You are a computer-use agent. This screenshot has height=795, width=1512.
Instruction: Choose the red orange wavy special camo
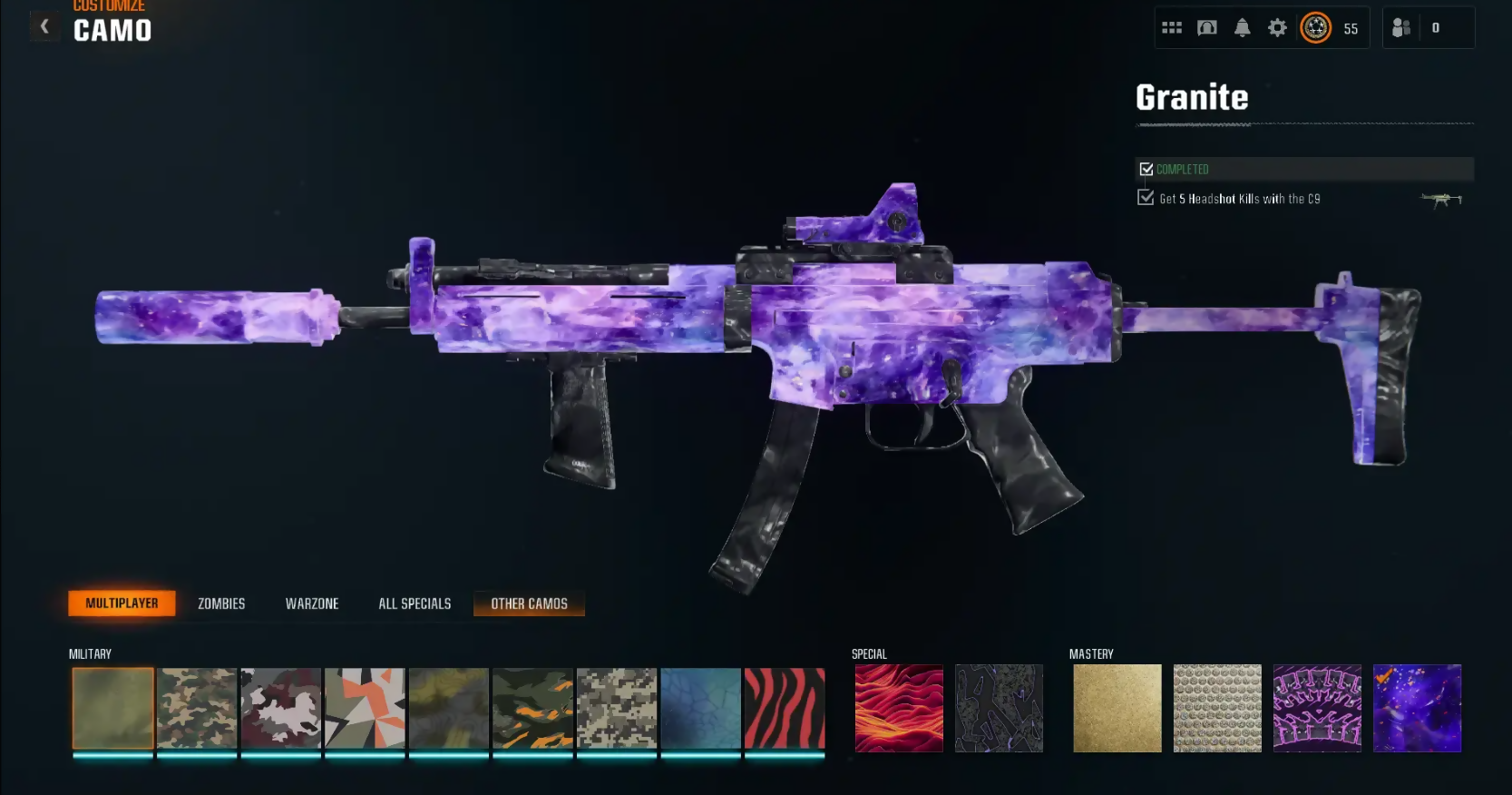tap(899, 709)
